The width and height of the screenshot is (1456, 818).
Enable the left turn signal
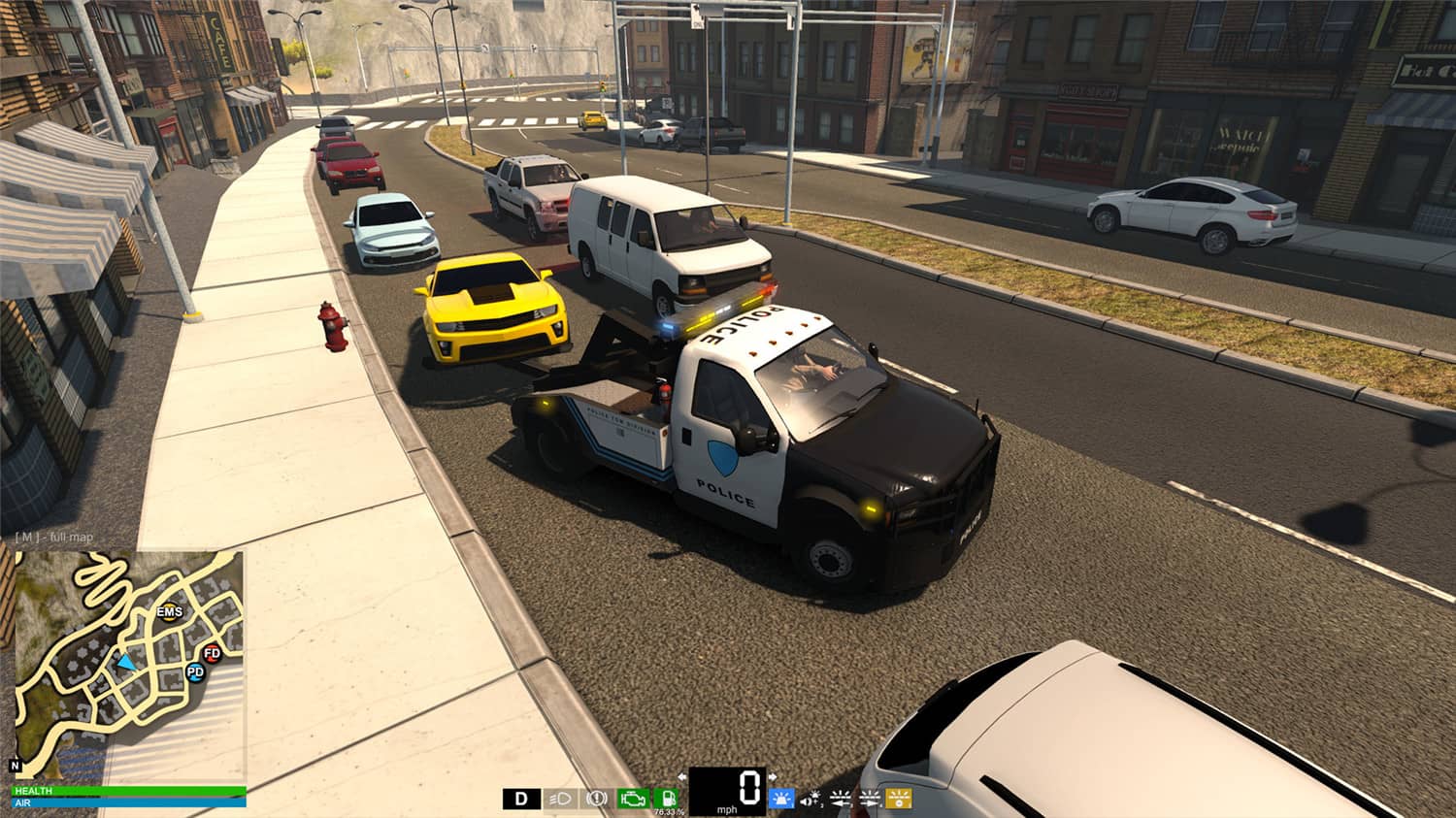[841, 799]
